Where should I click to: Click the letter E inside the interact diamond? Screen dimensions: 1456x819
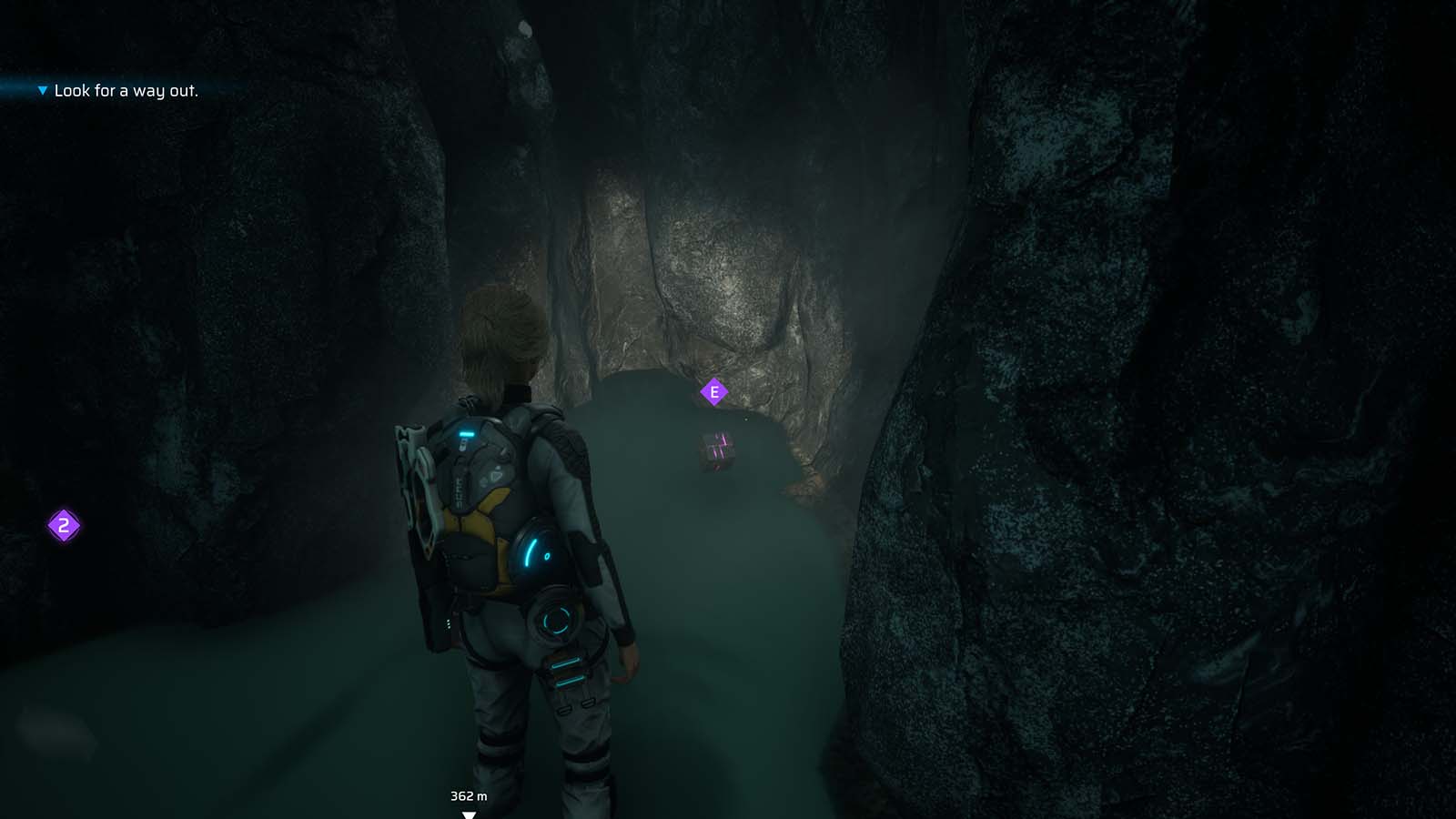(x=715, y=389)
